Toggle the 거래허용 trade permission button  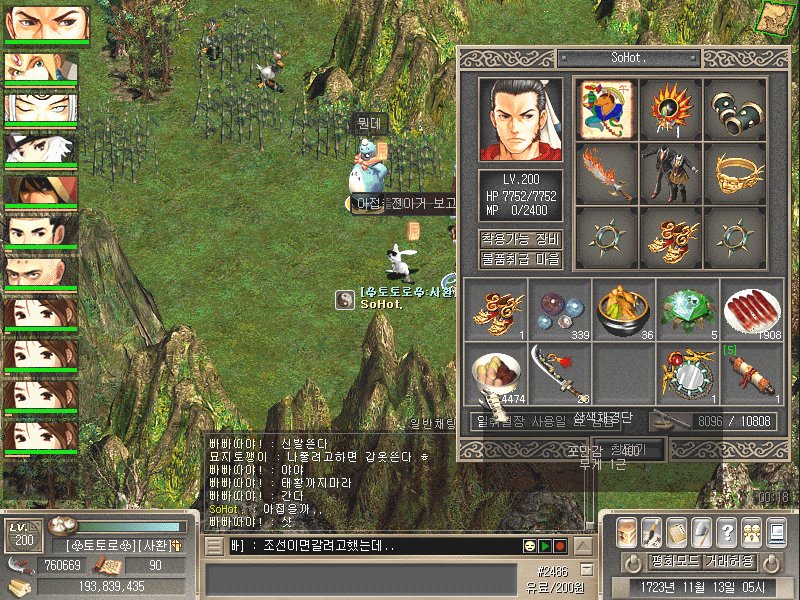click(x=731, y=561)
